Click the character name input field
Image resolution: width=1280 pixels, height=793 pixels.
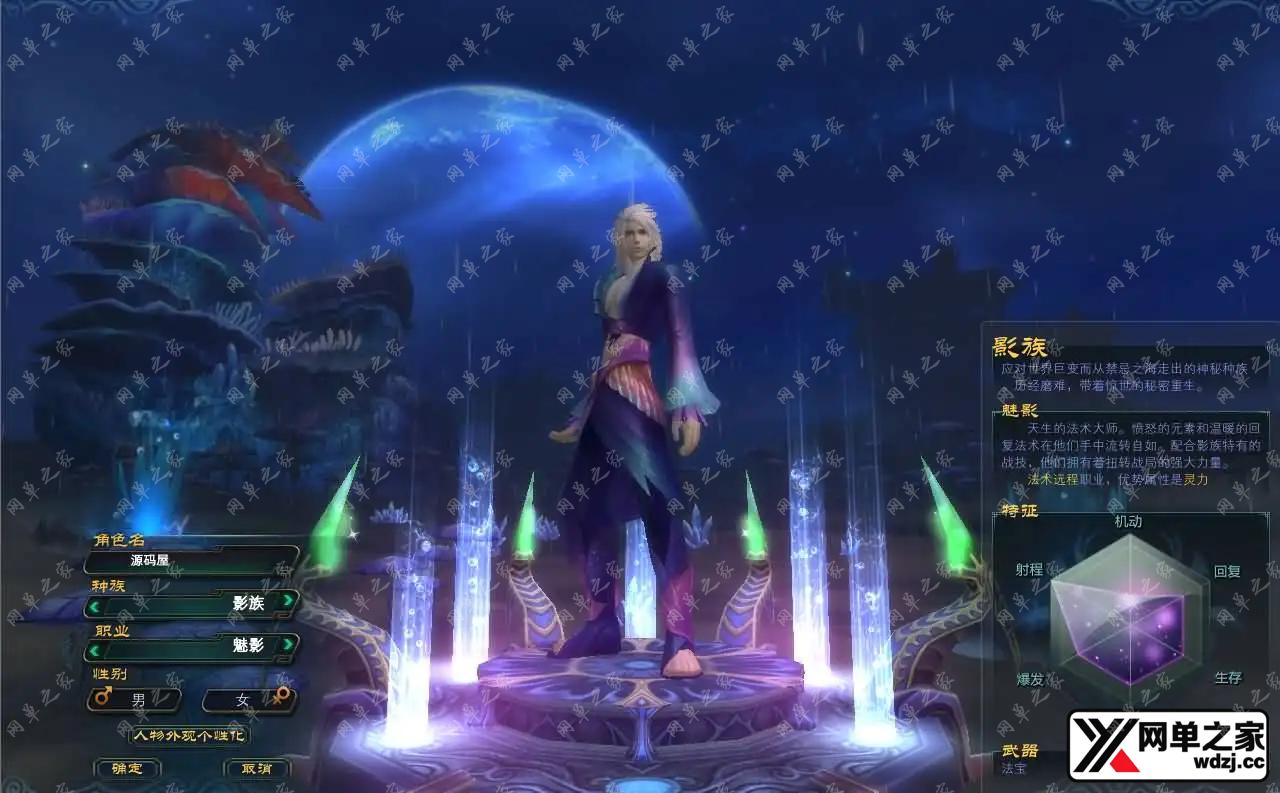coord(192,560)
